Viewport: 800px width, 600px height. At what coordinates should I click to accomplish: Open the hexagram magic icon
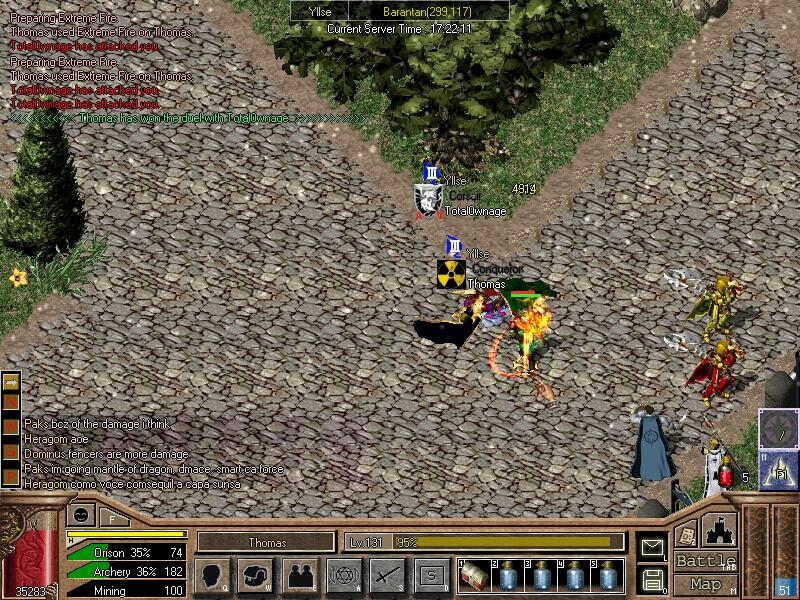[x=343, y=576]
